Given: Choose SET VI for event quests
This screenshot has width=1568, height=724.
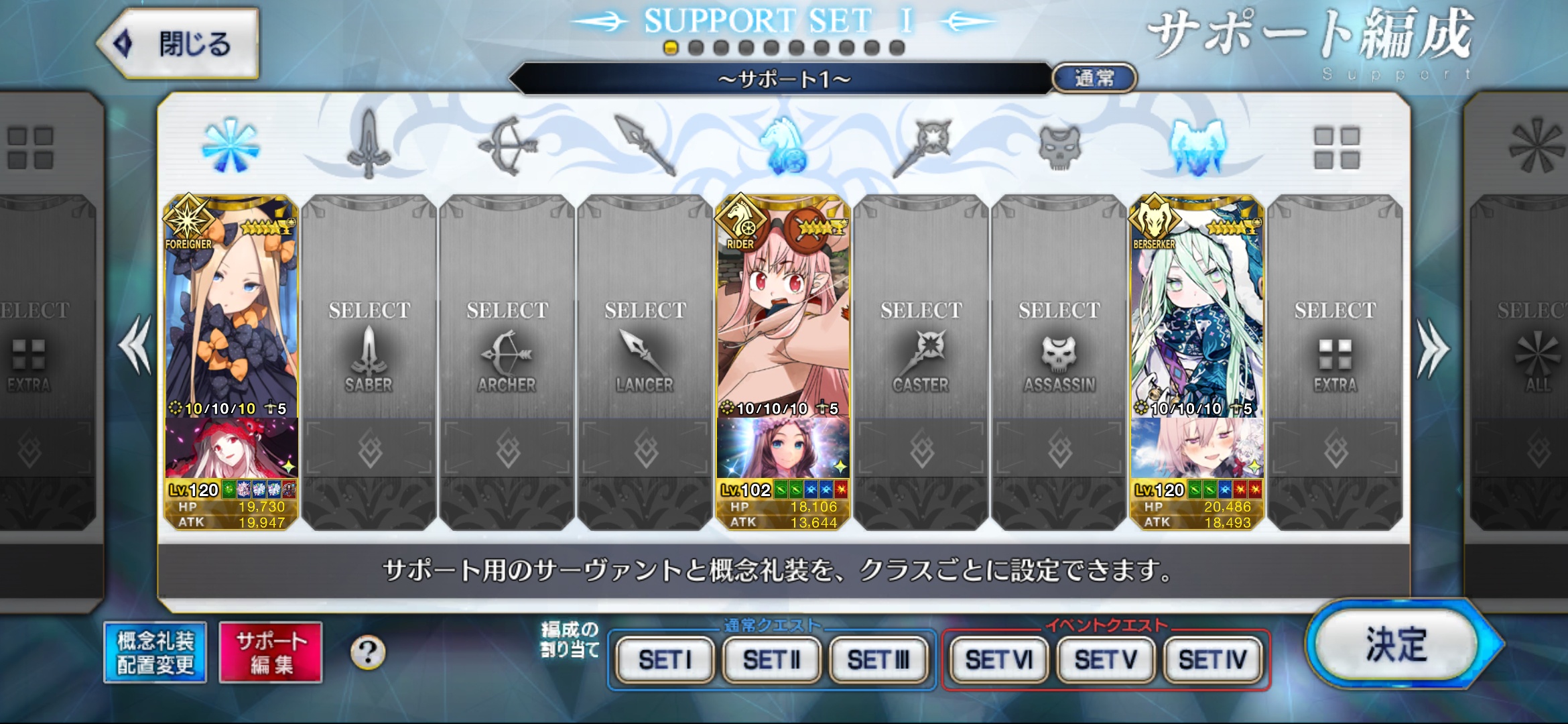Looking at the screenshot, I should tap(998, 660).
